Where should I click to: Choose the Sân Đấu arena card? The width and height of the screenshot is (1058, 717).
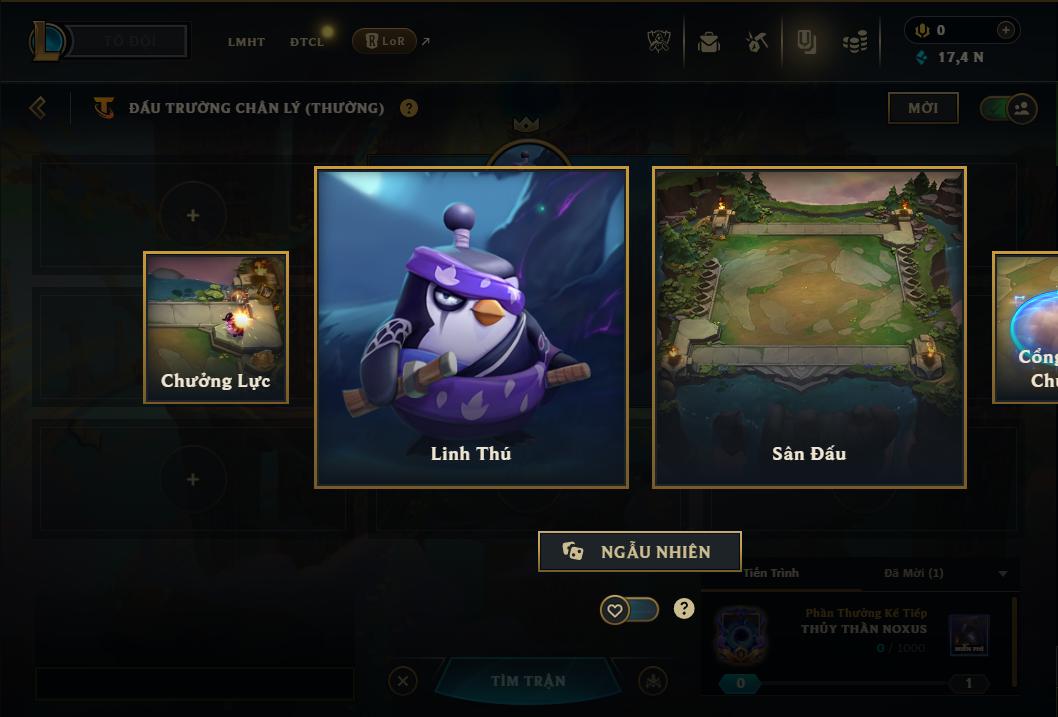(x=809, y=327)
